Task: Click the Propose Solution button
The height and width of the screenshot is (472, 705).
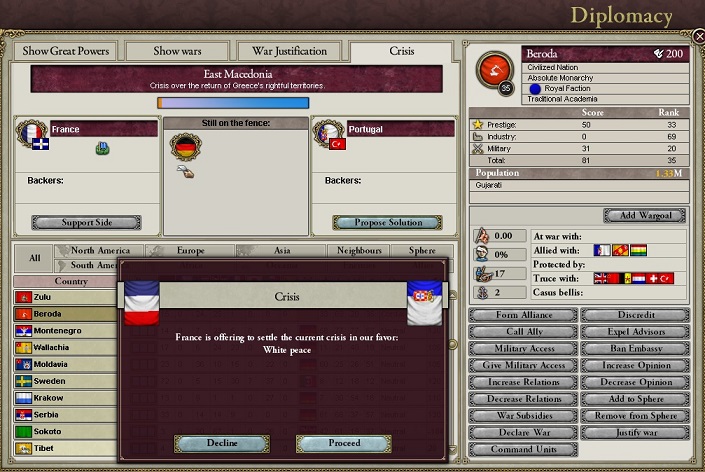Action: [386, 222]
